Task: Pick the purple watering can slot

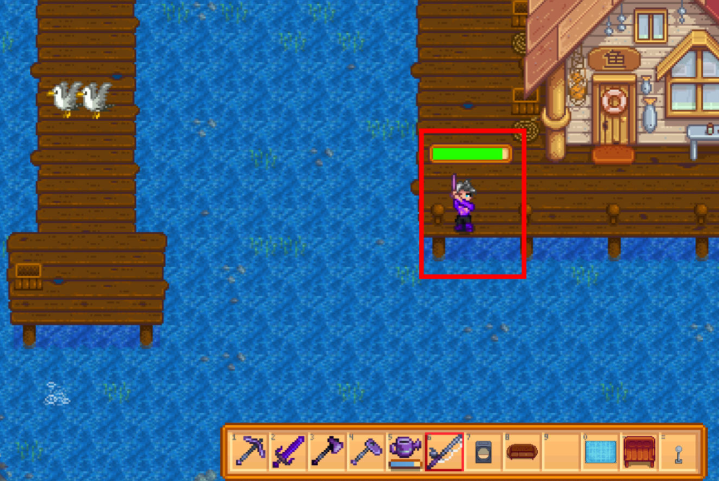Action: [405, 451]
